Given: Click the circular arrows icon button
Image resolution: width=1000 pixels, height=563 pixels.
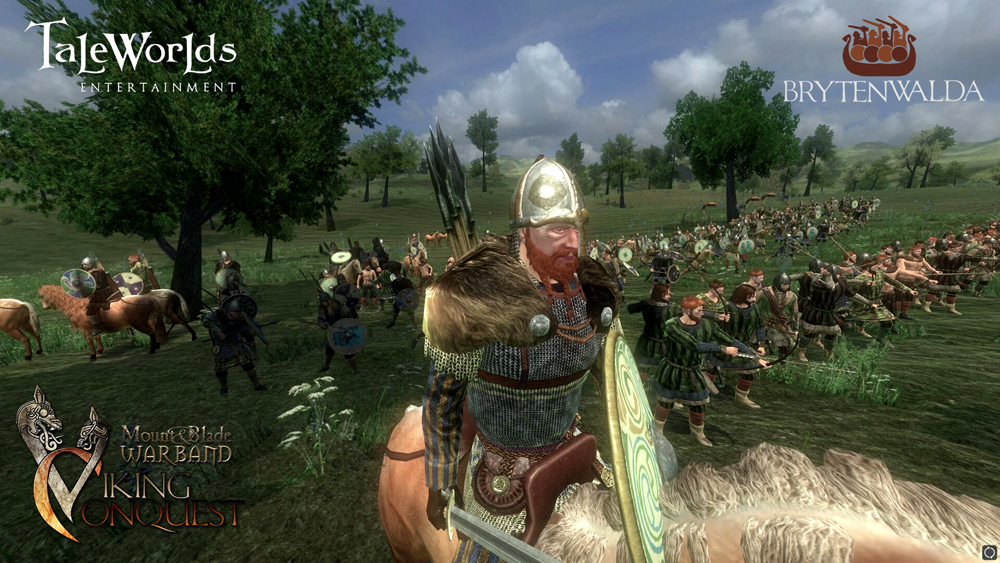Looking at the screenshot, I should [989, 552].
